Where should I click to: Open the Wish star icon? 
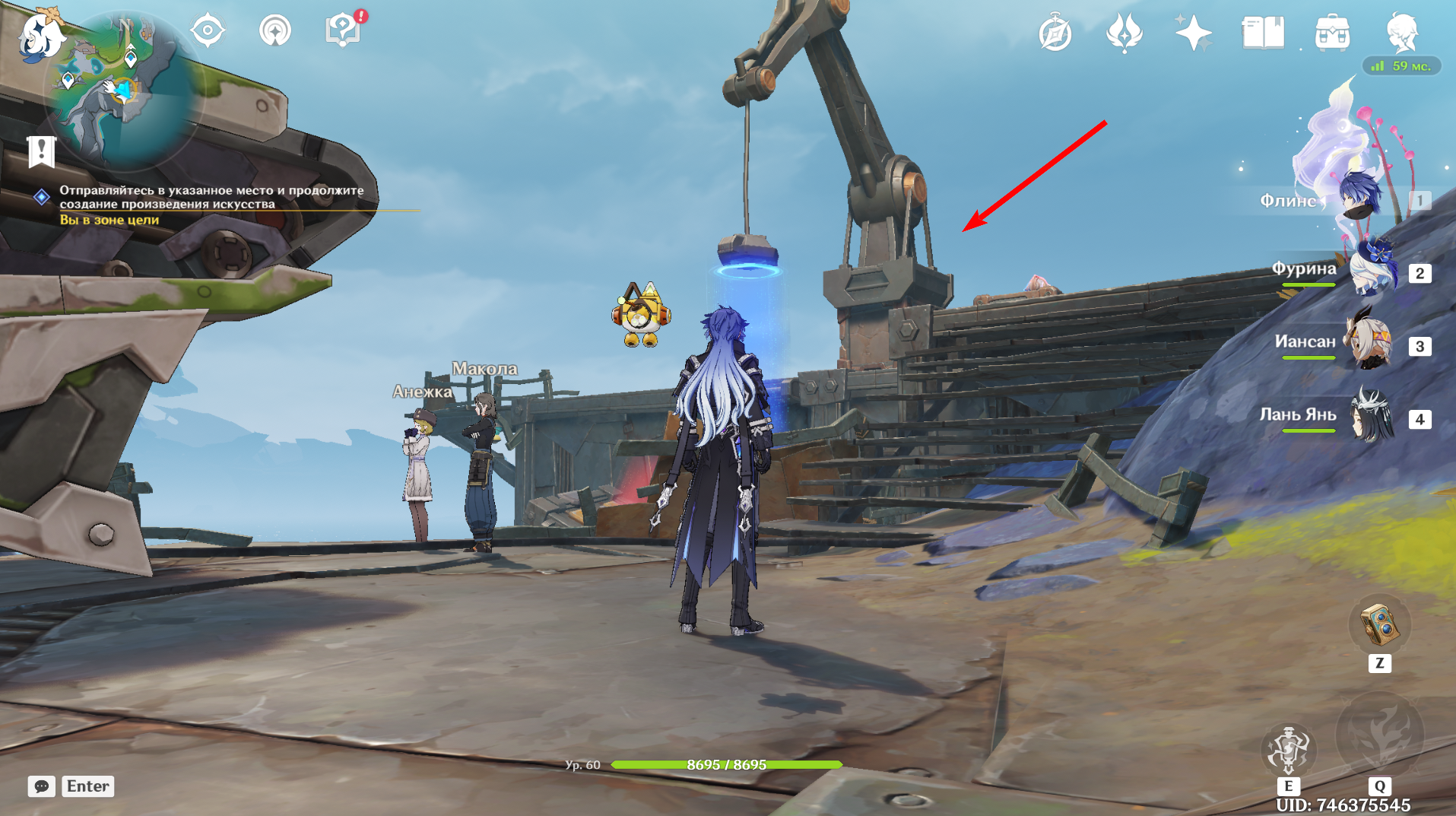click(x=1193, y=33)
